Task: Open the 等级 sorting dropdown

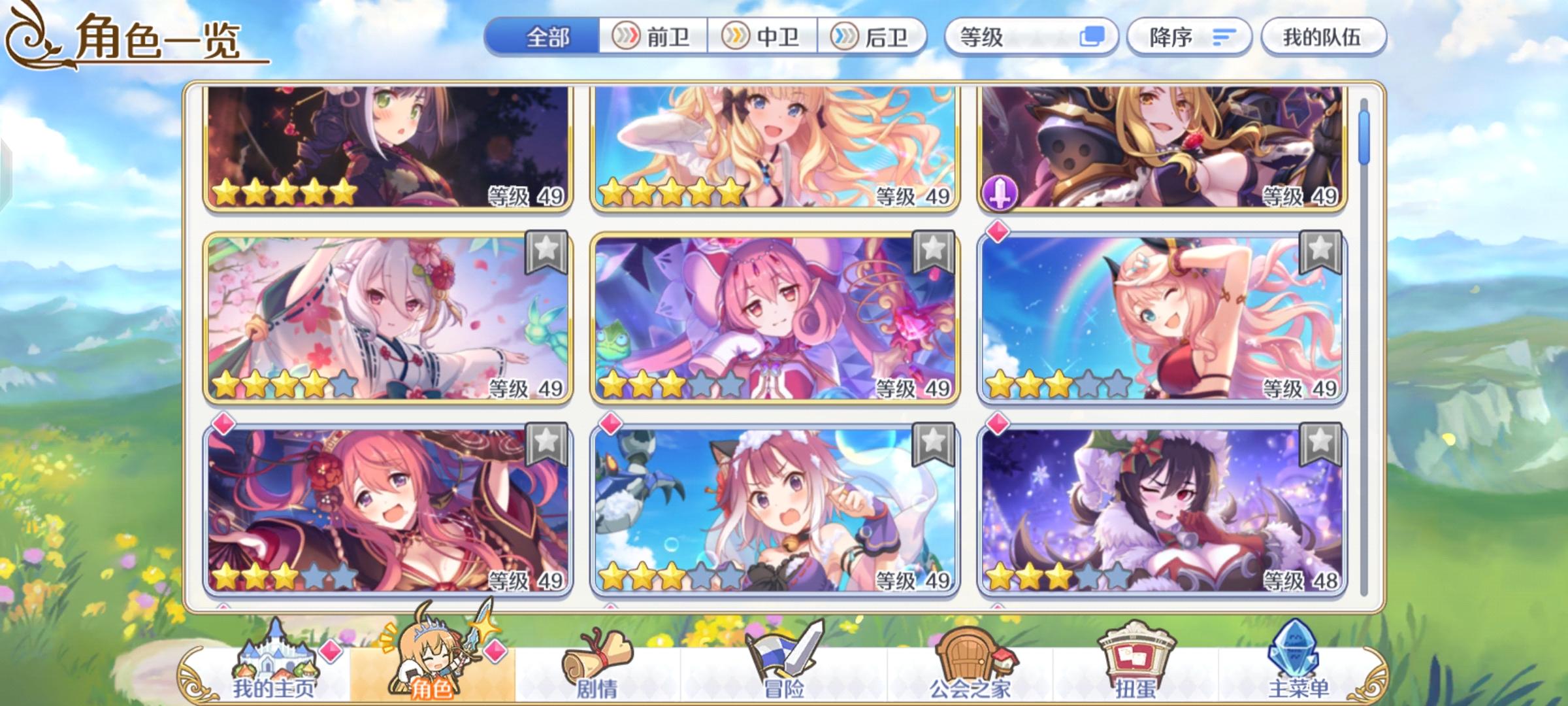Action: [x=1006, y=37]
